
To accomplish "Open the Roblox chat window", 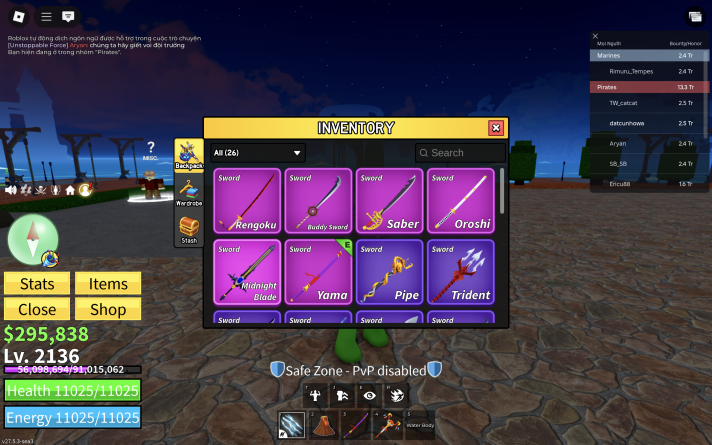I will click(68, 16).
